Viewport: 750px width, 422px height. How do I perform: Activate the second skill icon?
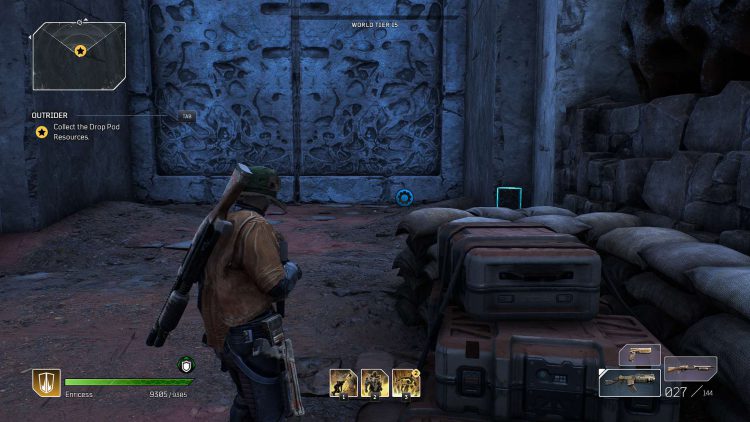pyautogui.click(x=375, y=383)
